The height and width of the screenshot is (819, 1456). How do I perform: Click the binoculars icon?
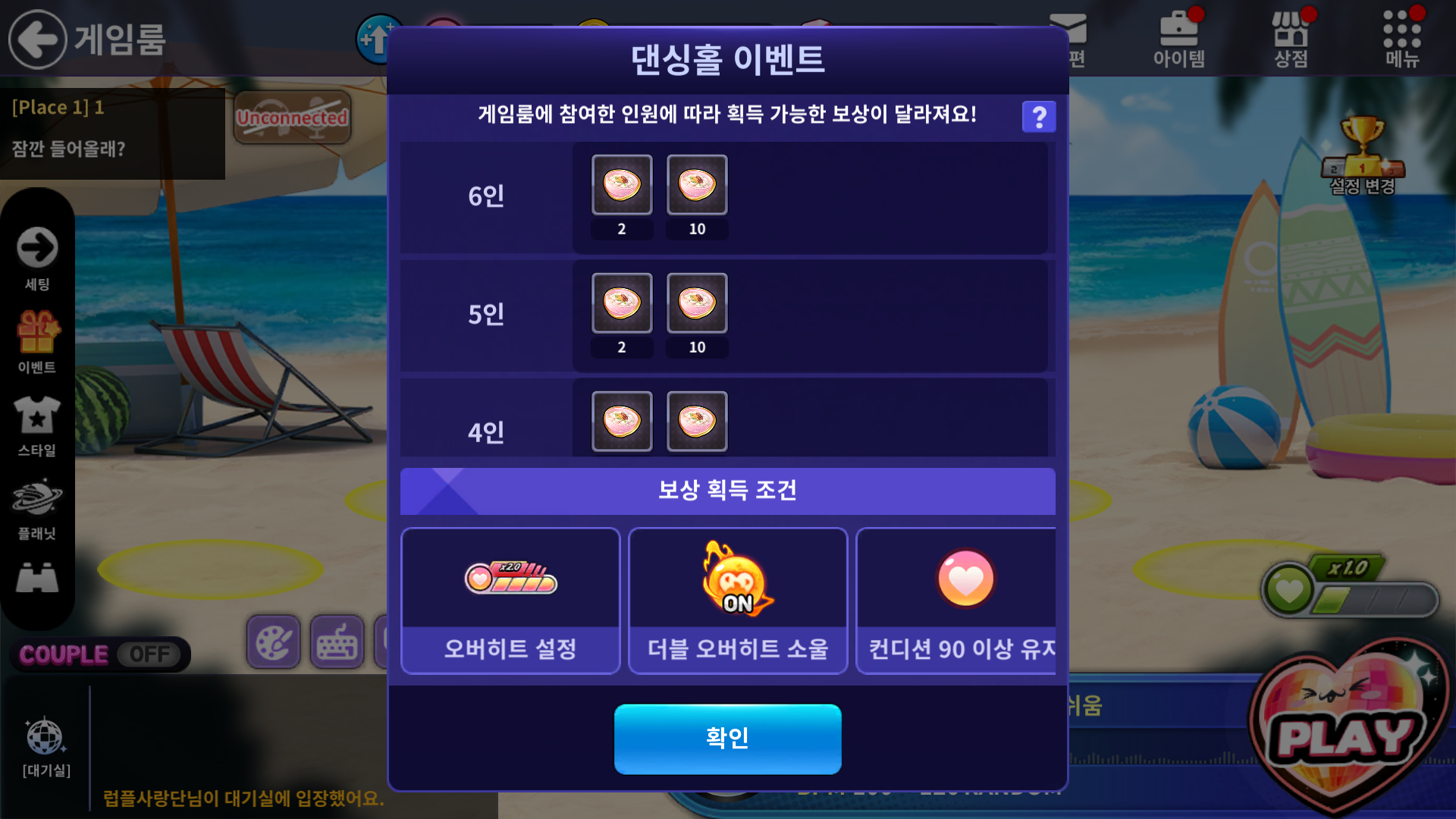pos(37,579)
